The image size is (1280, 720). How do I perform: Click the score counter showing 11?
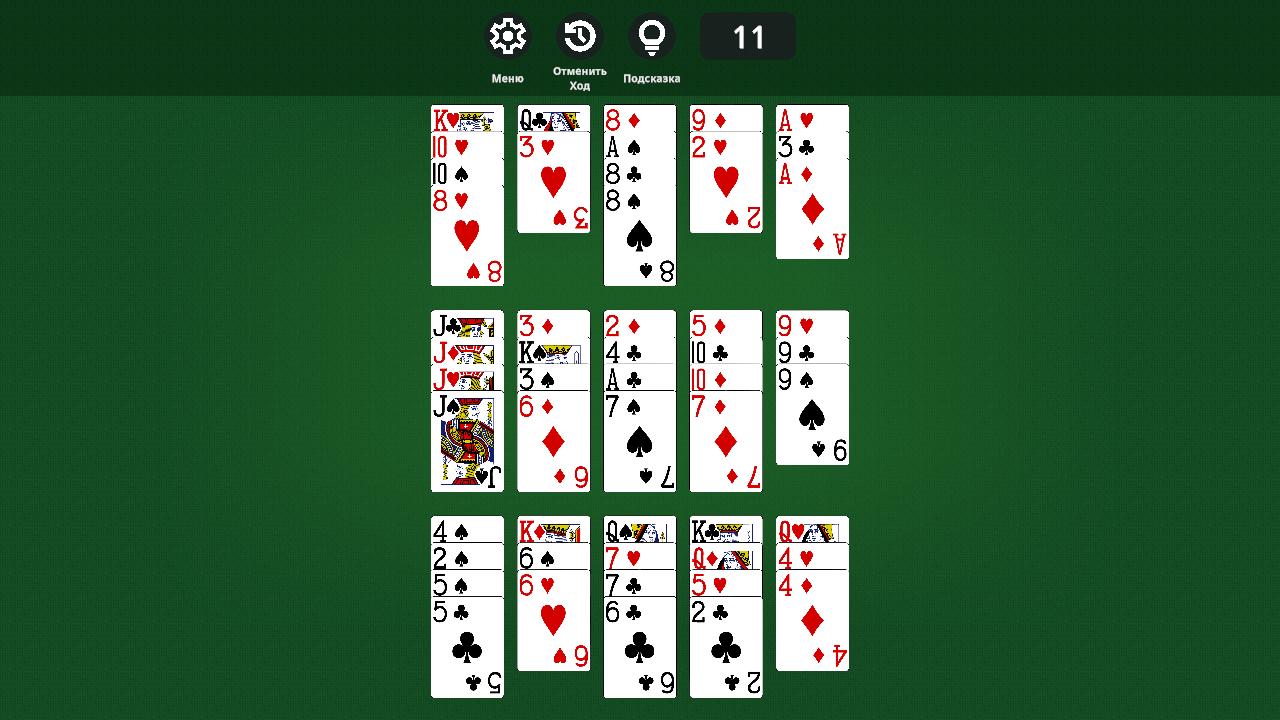(x=747, y=35)
